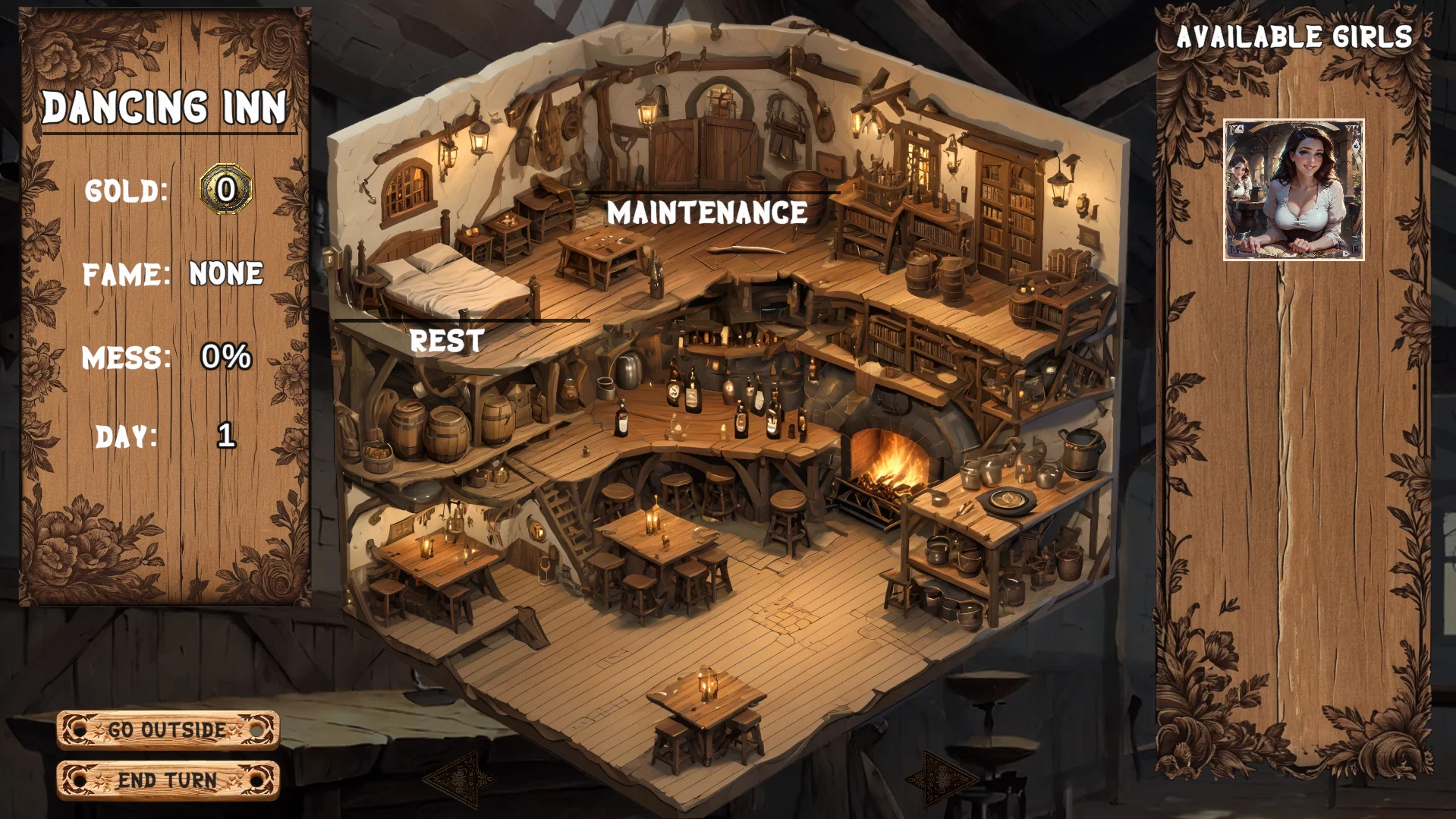
Task: Click the Go Outside button
Action: tap(168, 730)
